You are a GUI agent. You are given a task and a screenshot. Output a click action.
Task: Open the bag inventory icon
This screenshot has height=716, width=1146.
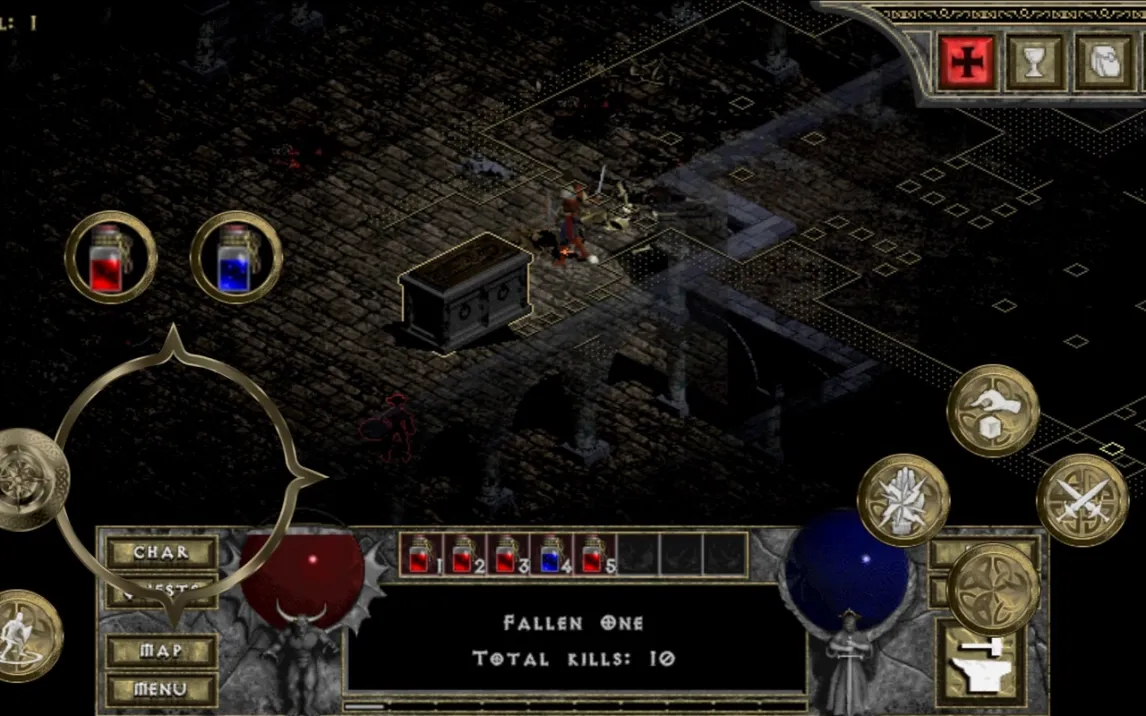pyautogui.click(x=1104, y=62)
